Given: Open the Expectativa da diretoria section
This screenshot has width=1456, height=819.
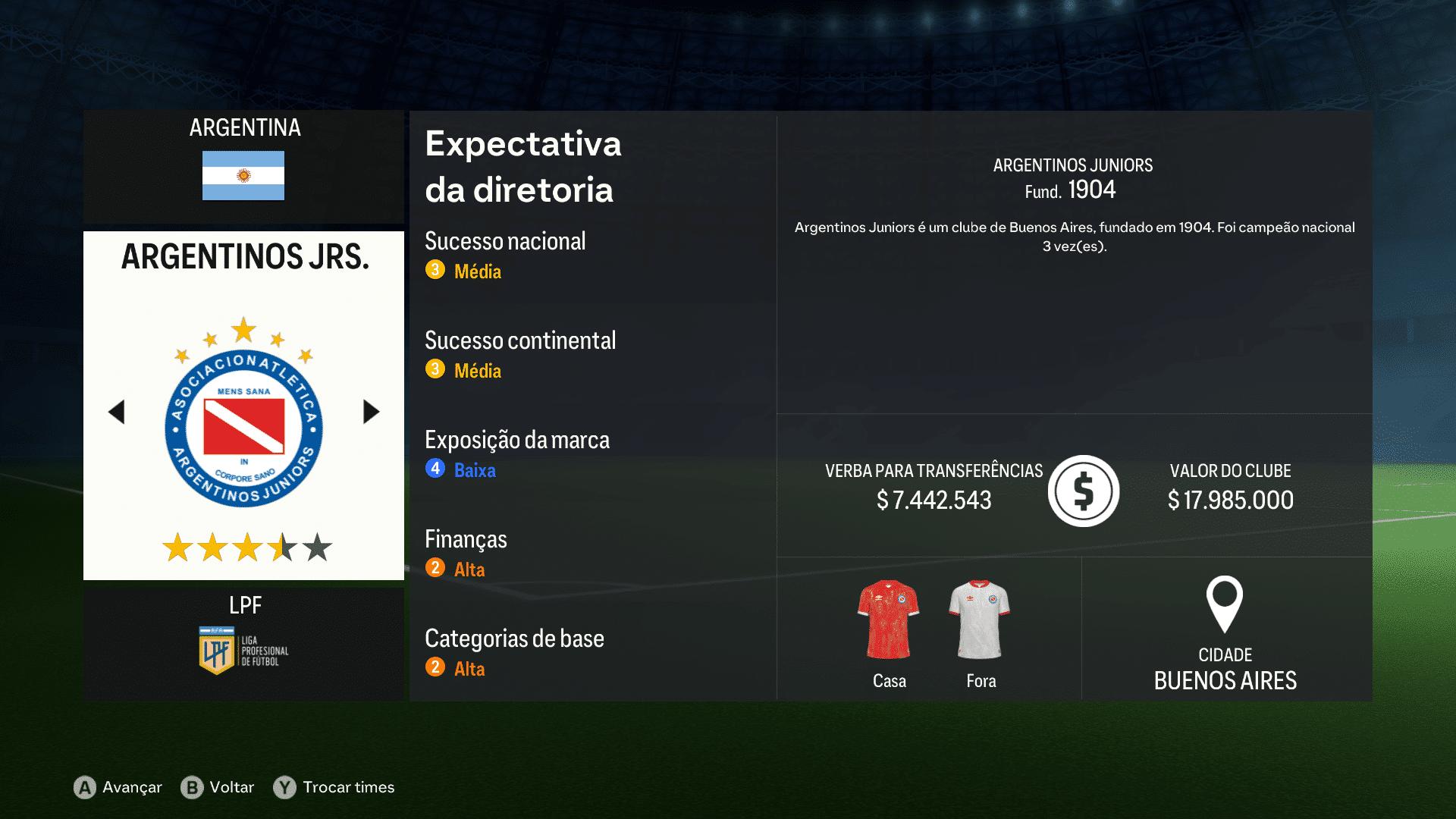Looking at the screenshot, I should pyautogui.click(x=523, y=167).
